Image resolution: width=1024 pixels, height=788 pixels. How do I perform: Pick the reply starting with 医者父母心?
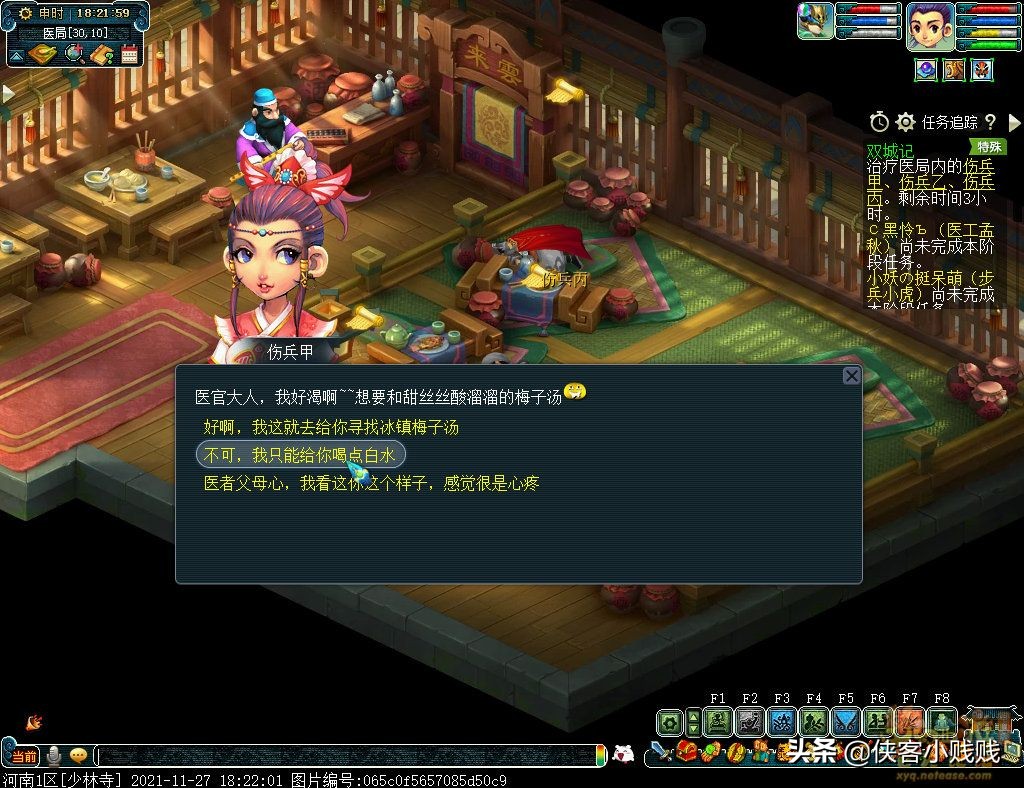tap(371, 484)
